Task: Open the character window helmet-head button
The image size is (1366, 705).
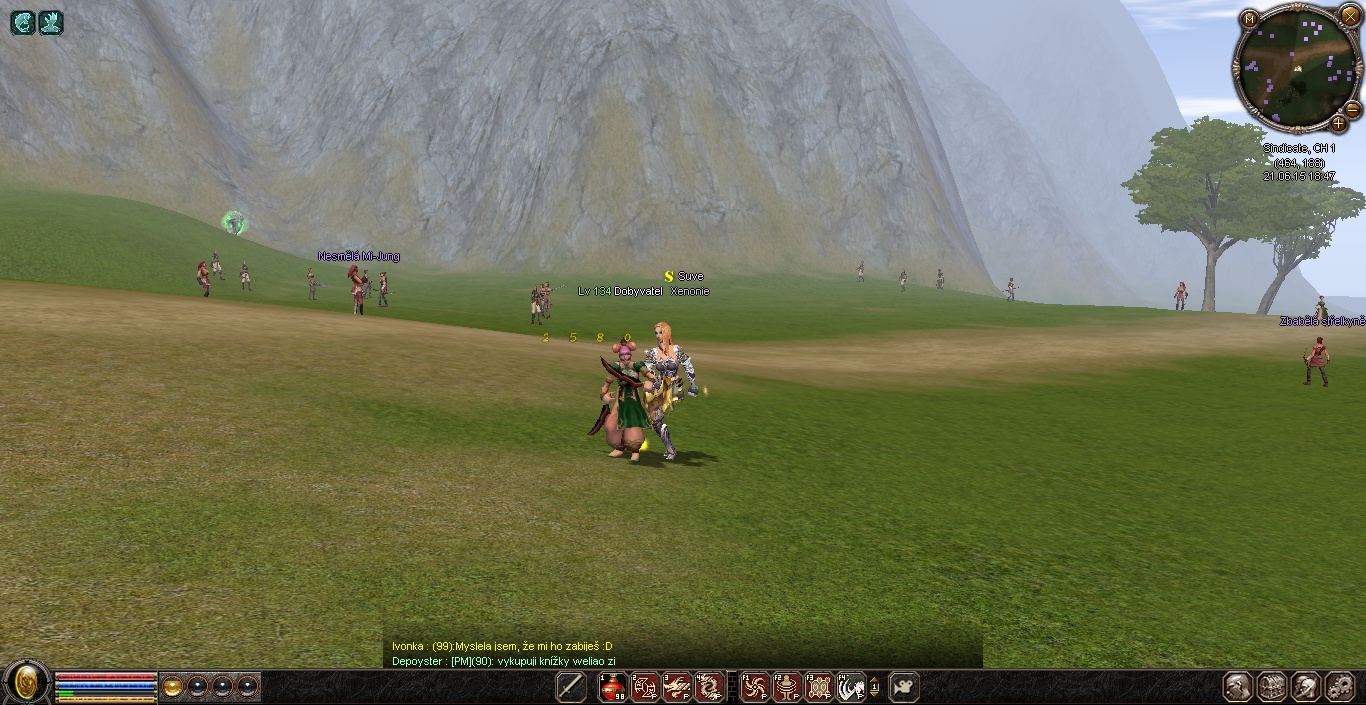Action: tap(1239, 687)
